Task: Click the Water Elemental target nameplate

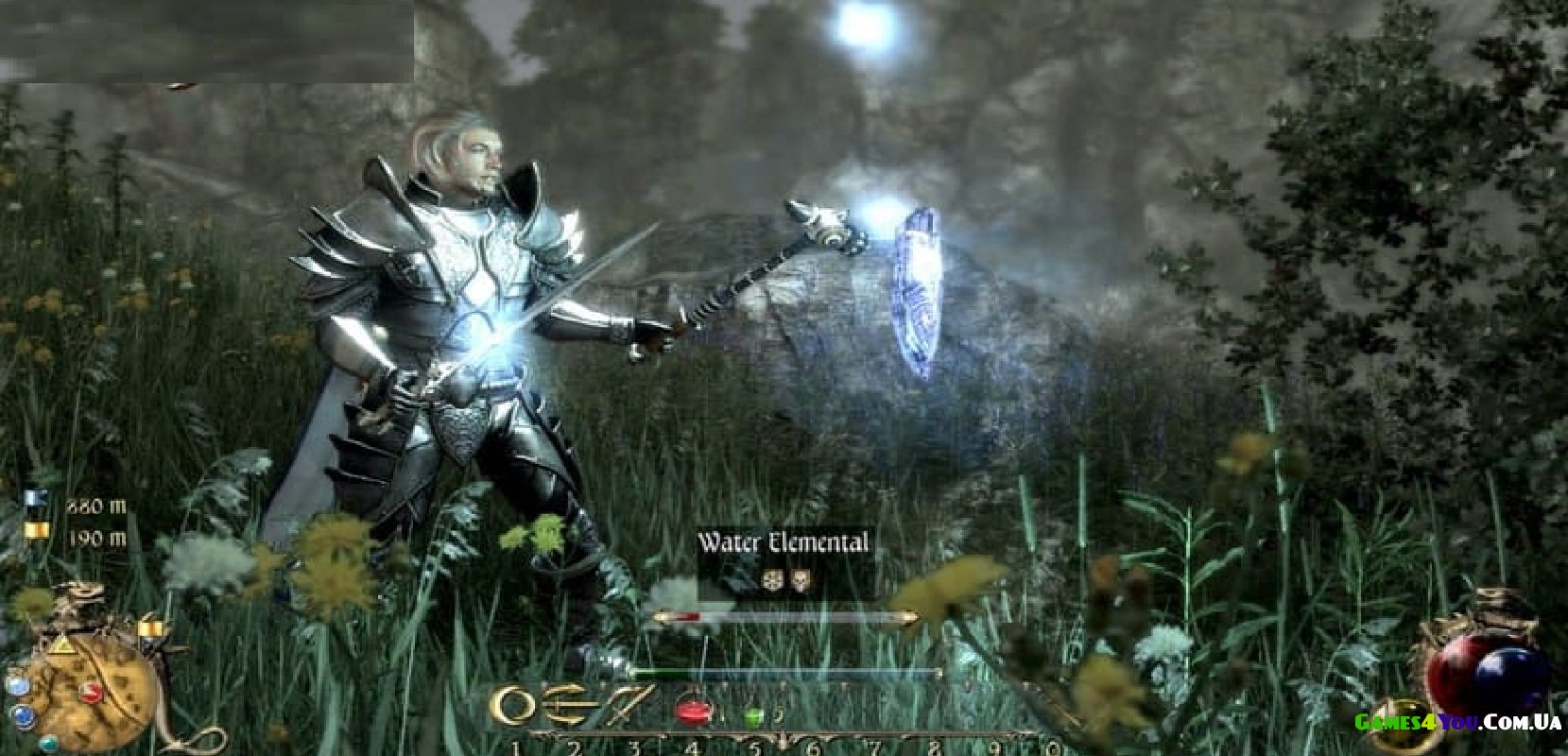Action: click(783, 543)
